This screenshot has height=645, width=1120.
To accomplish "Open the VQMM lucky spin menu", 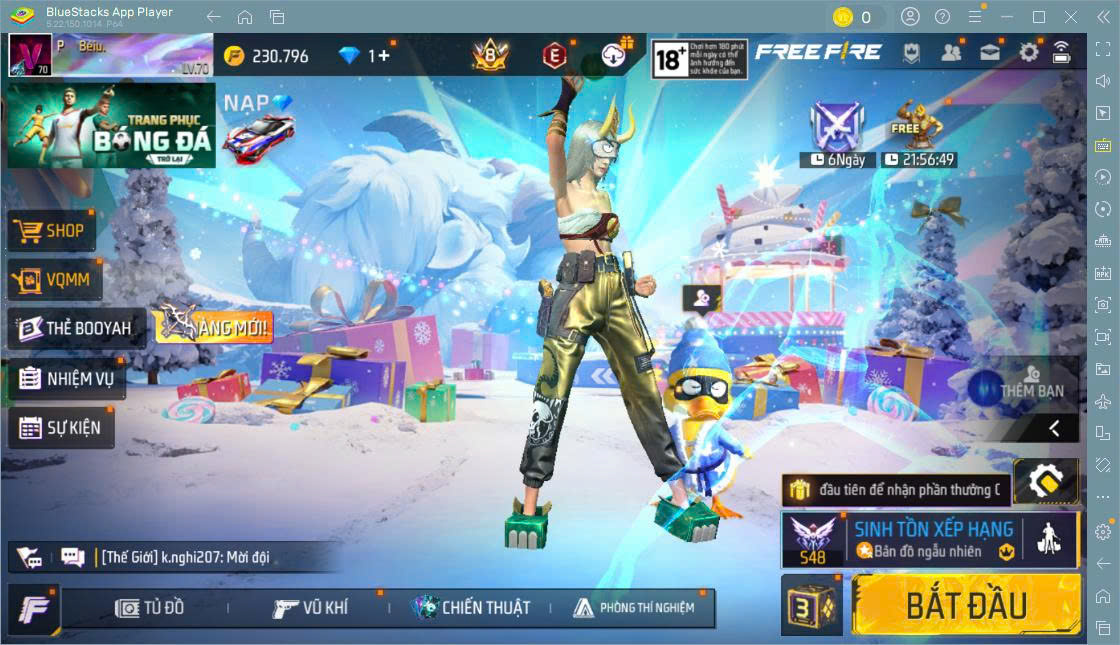I will click(x=54, y=279).
